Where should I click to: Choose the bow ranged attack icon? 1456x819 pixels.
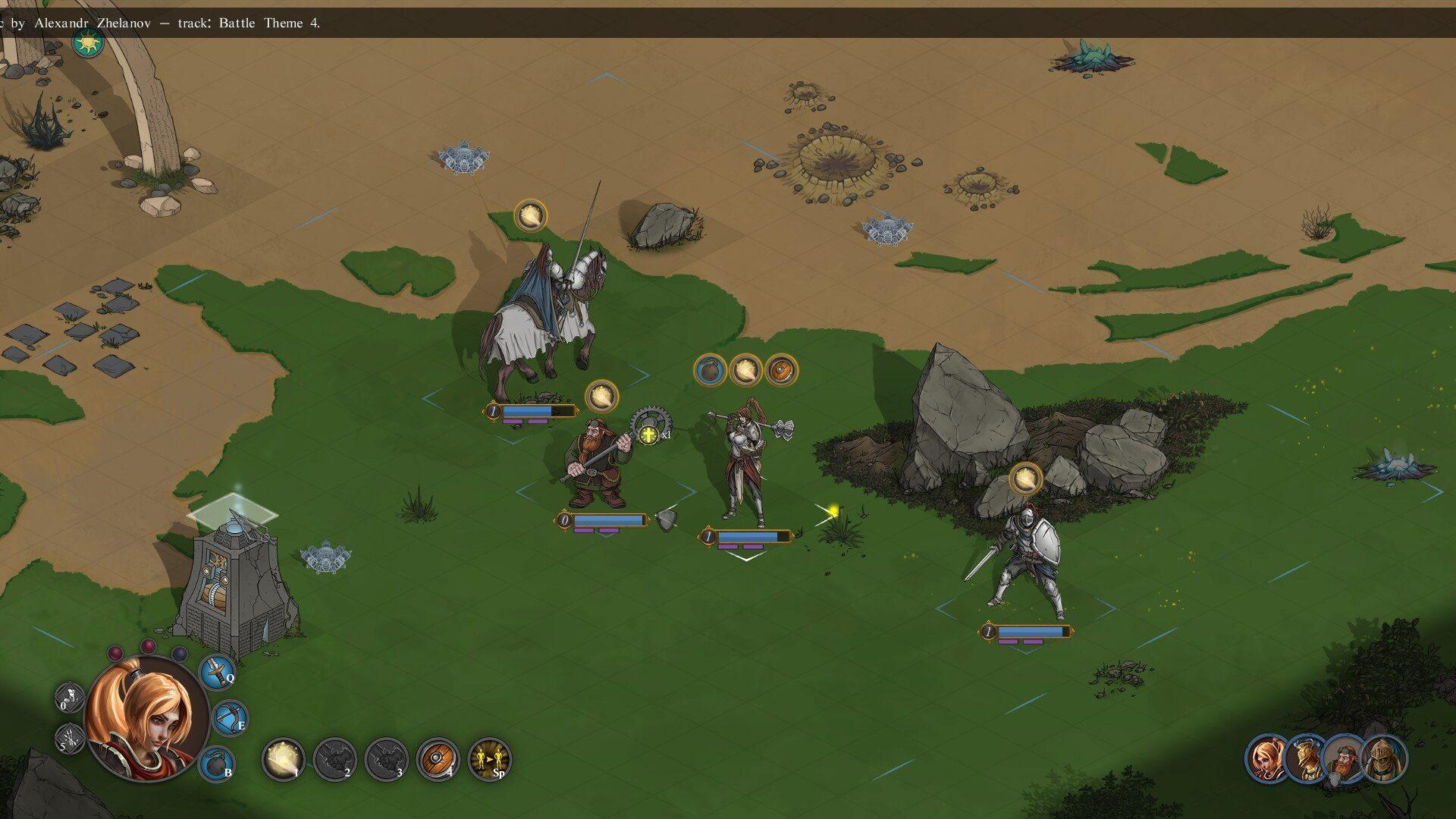pos(228,717)
